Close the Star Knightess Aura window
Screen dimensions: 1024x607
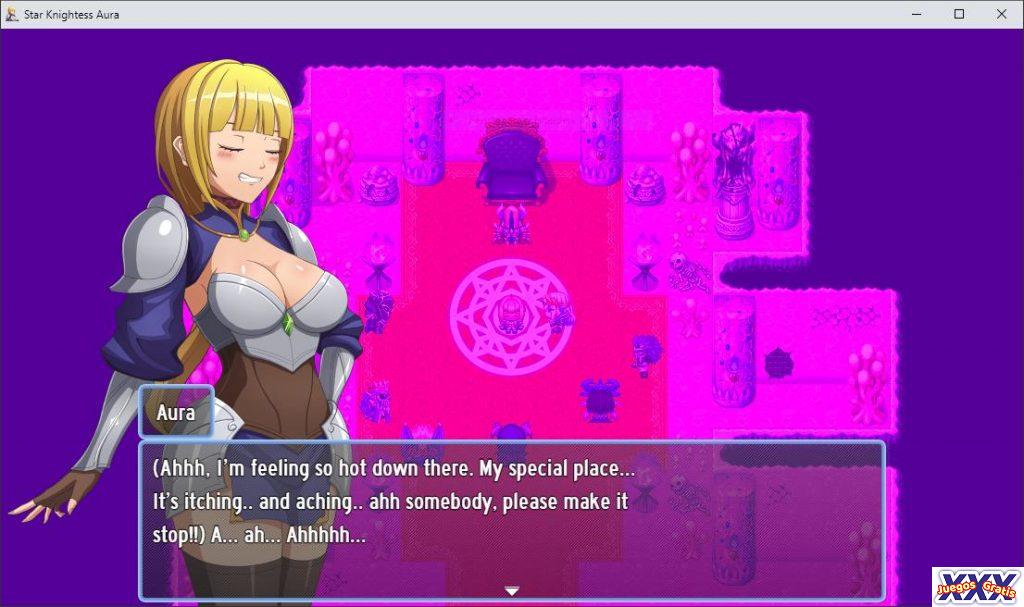pyautogui.click(x=1001, y=14)
